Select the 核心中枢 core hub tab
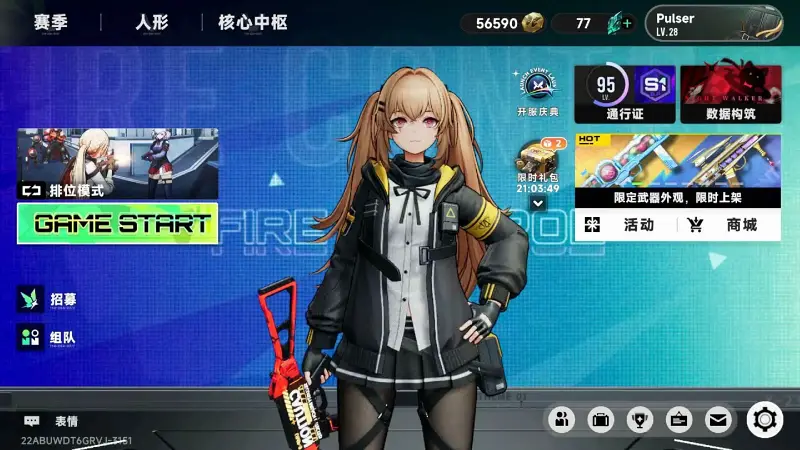The image size is (800, 450). [252, 22]
